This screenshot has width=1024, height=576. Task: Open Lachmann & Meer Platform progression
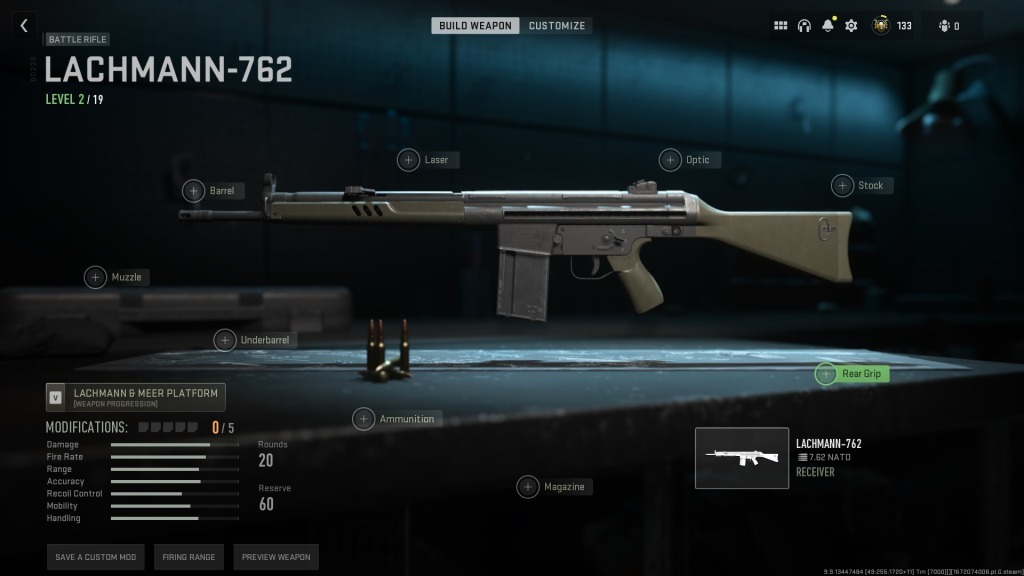pos(136,397)
